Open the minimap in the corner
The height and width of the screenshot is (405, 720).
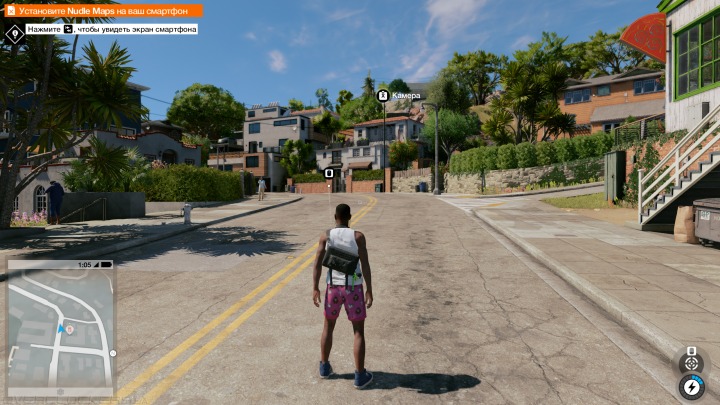tap(60, 330)
